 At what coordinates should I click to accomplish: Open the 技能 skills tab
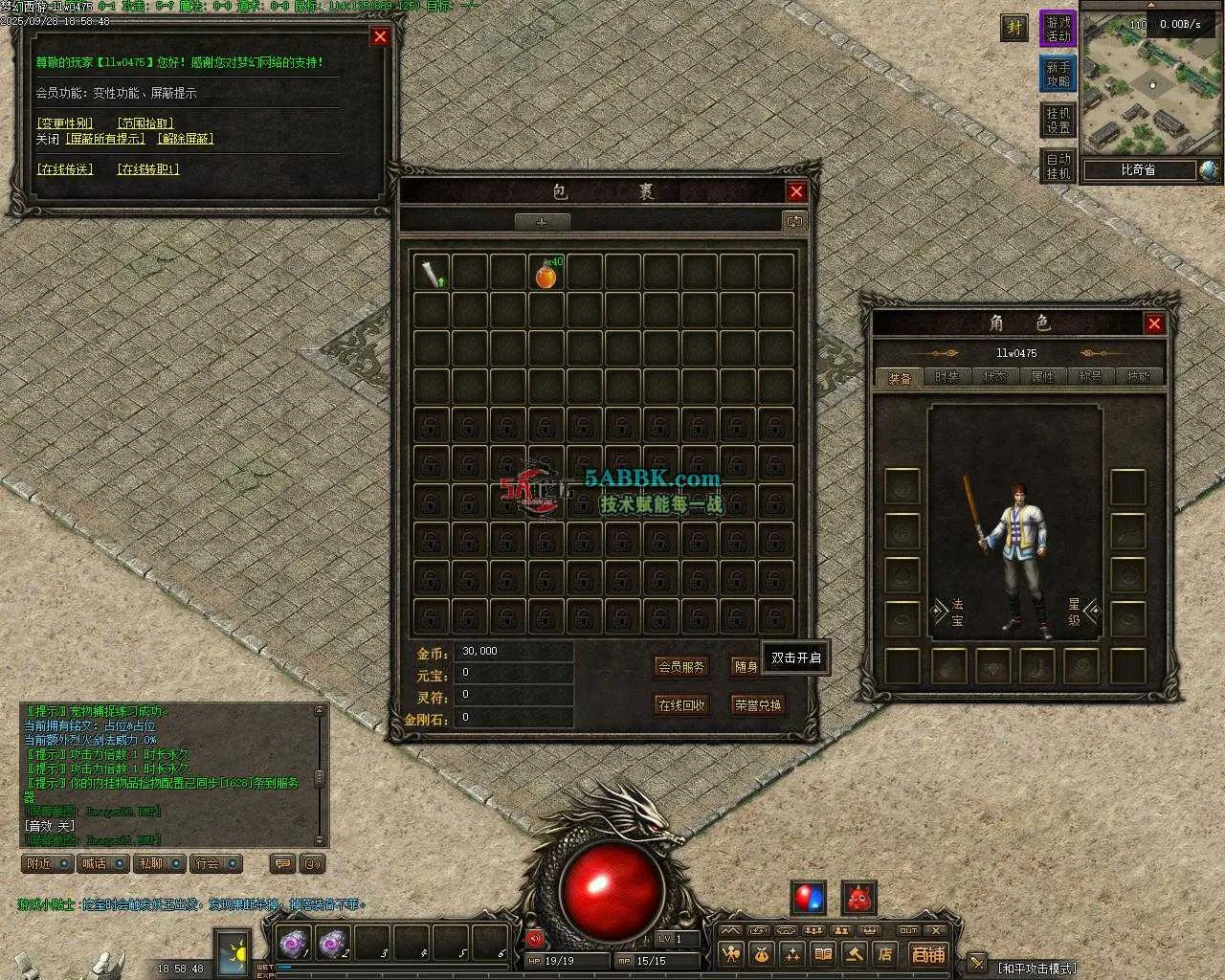(1138, 377)
